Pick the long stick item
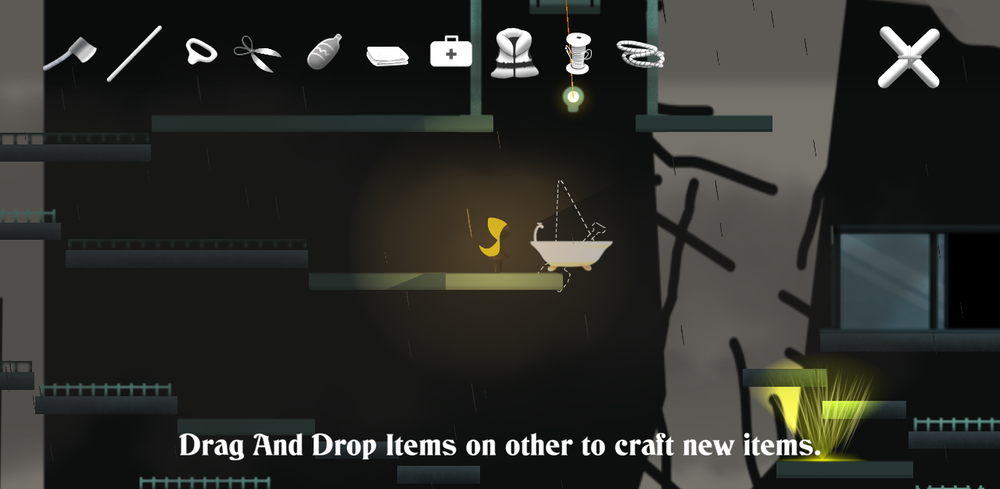This screenshot has width=1000, height=489. coord(134,53)
